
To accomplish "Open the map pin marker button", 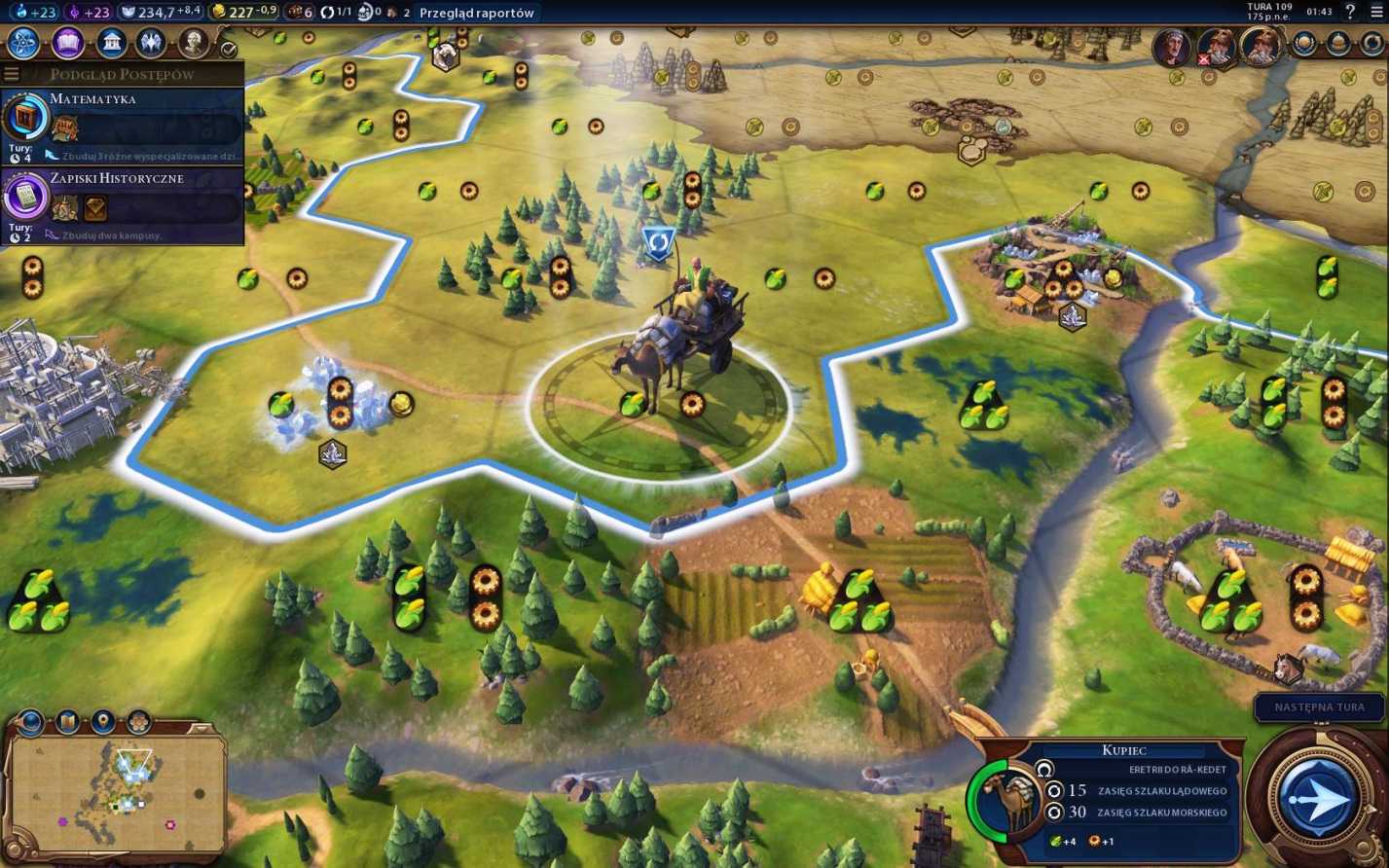I will (103, 722).
